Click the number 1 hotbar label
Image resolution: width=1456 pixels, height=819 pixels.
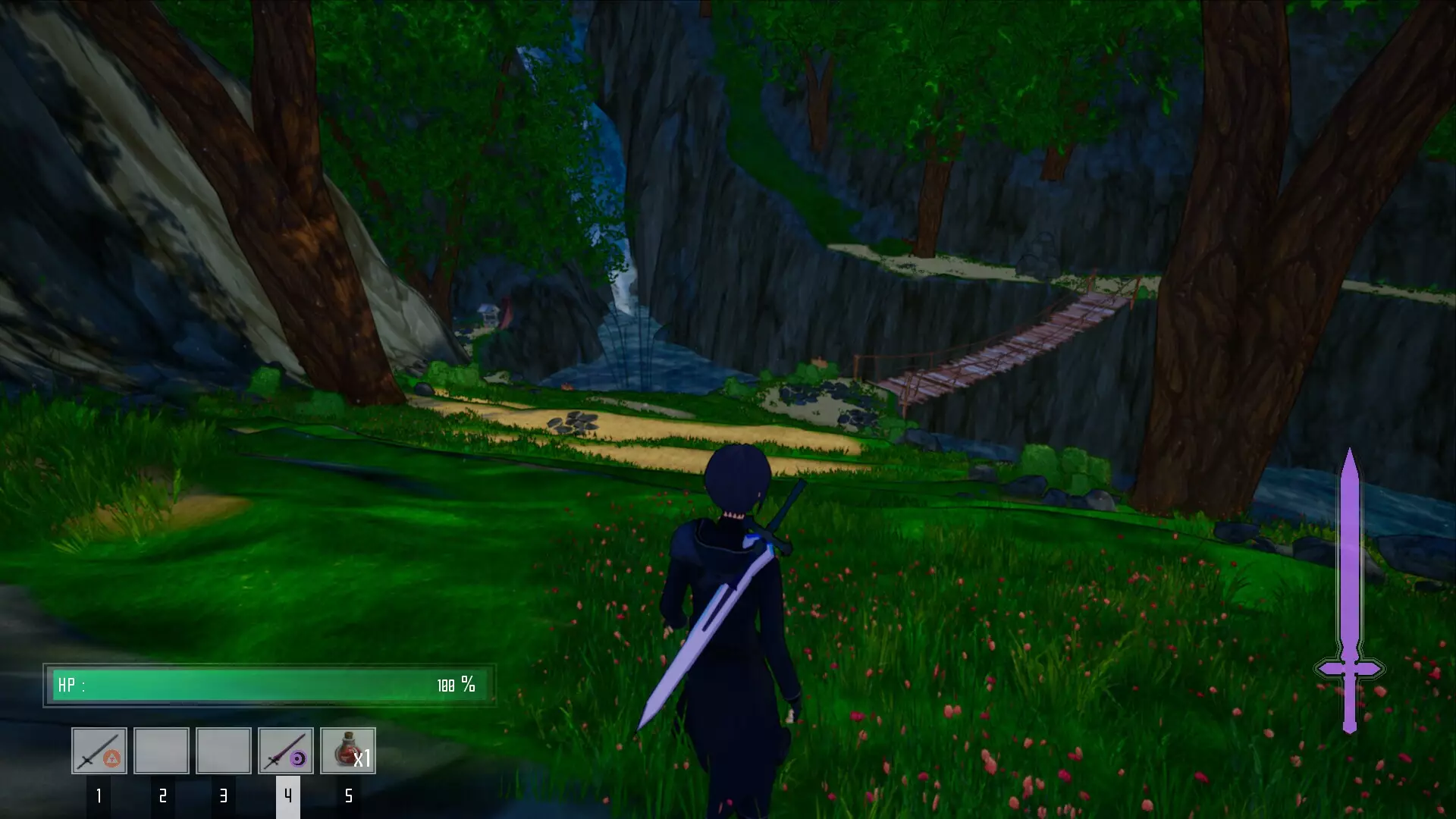(99, 797)
